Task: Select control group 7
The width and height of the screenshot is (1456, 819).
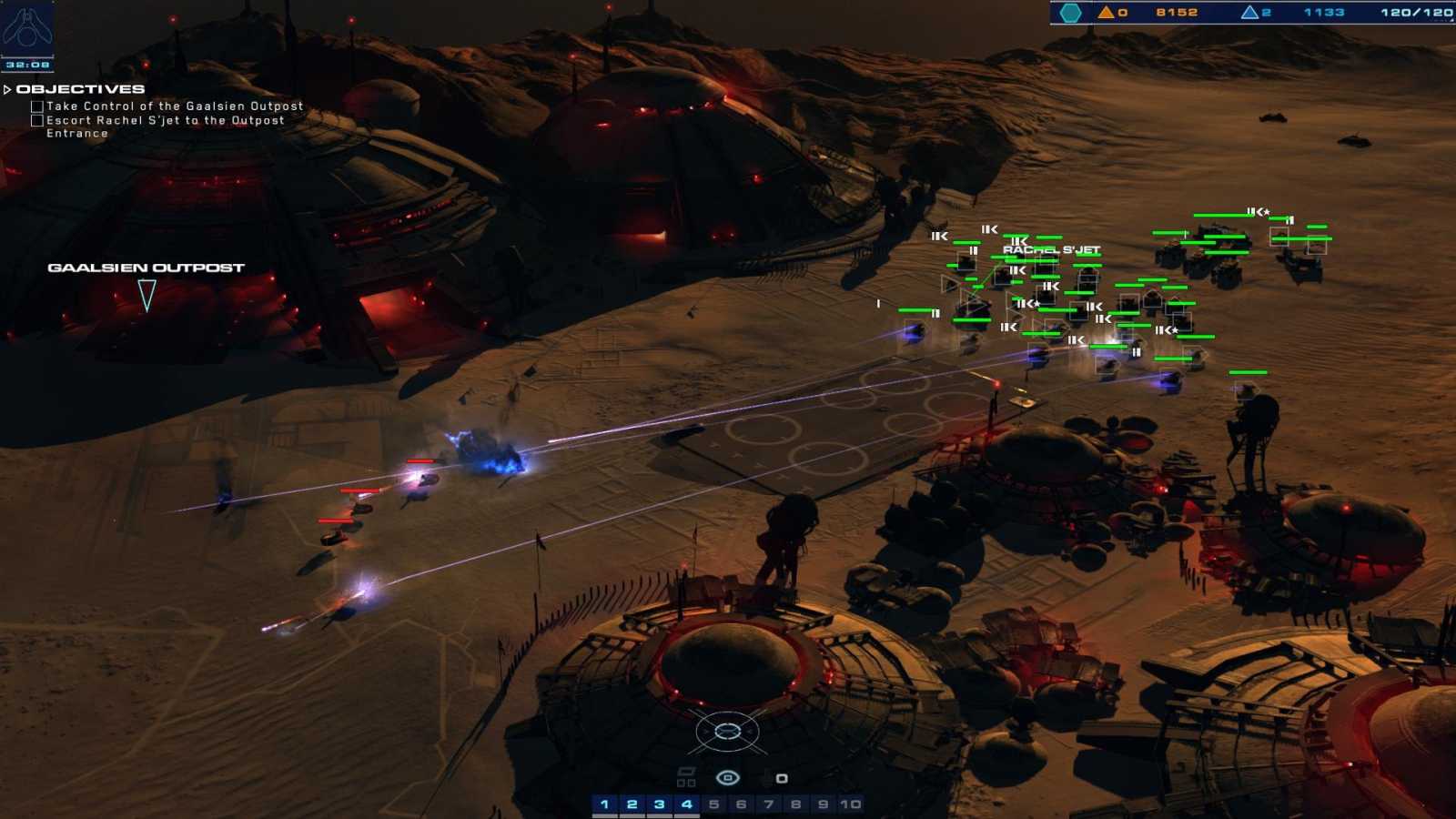Action: point(768,804)
